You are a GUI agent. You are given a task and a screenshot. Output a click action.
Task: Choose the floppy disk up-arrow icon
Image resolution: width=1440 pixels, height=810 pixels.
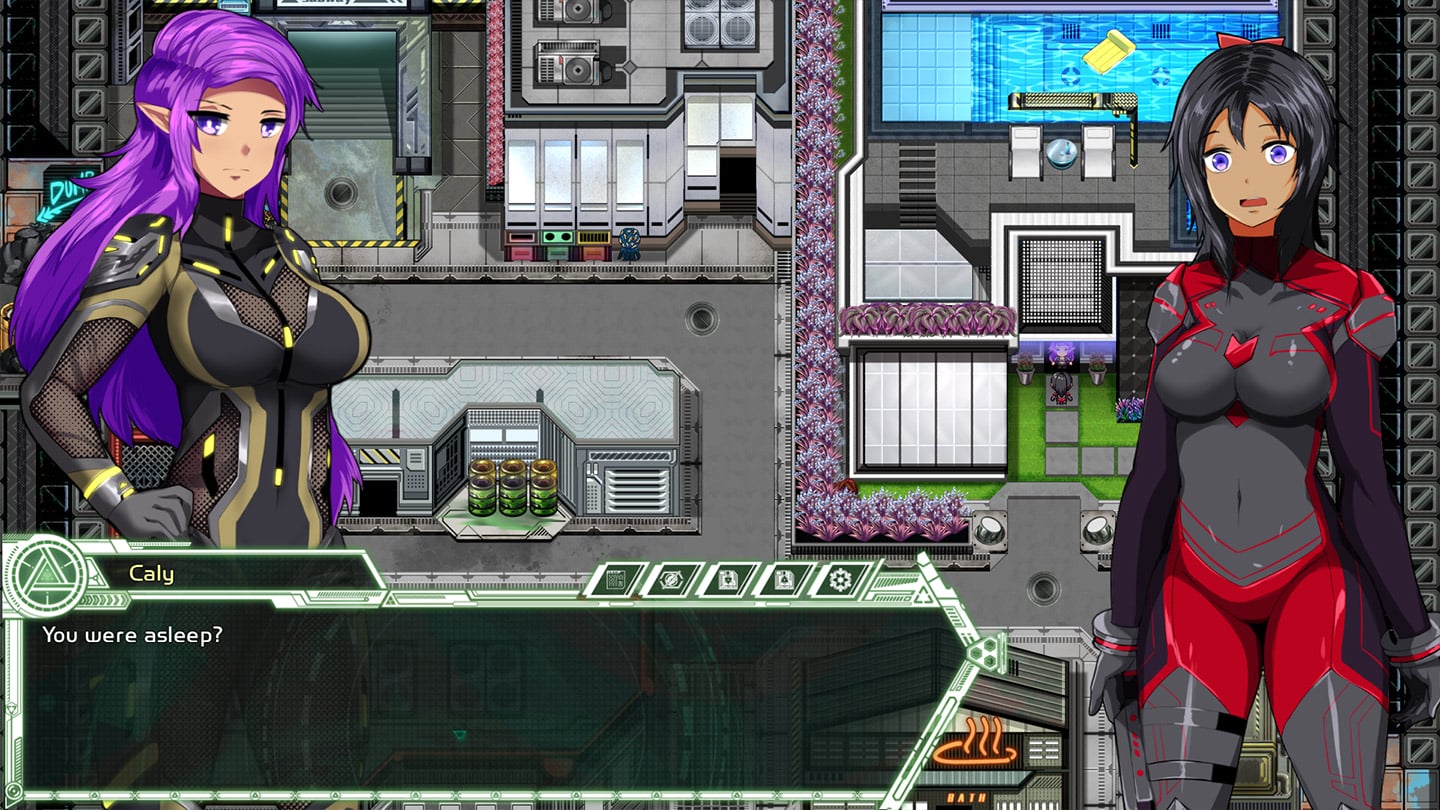coord(783,579)
